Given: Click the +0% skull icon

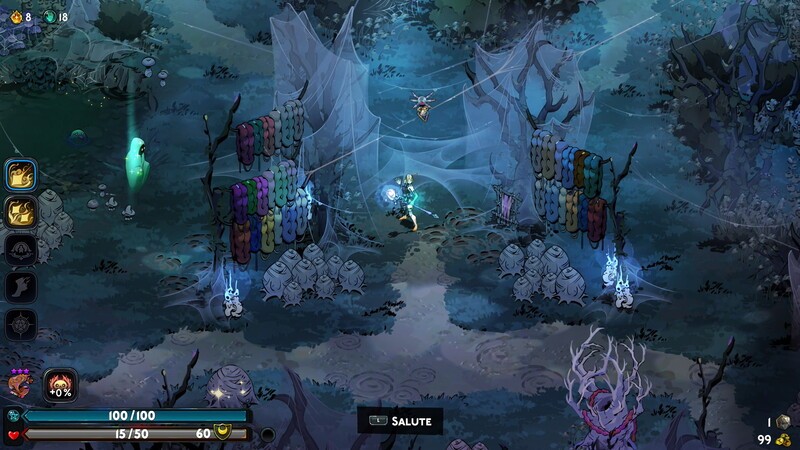Looking at the screenshot, I should click(x=60, y=386).
